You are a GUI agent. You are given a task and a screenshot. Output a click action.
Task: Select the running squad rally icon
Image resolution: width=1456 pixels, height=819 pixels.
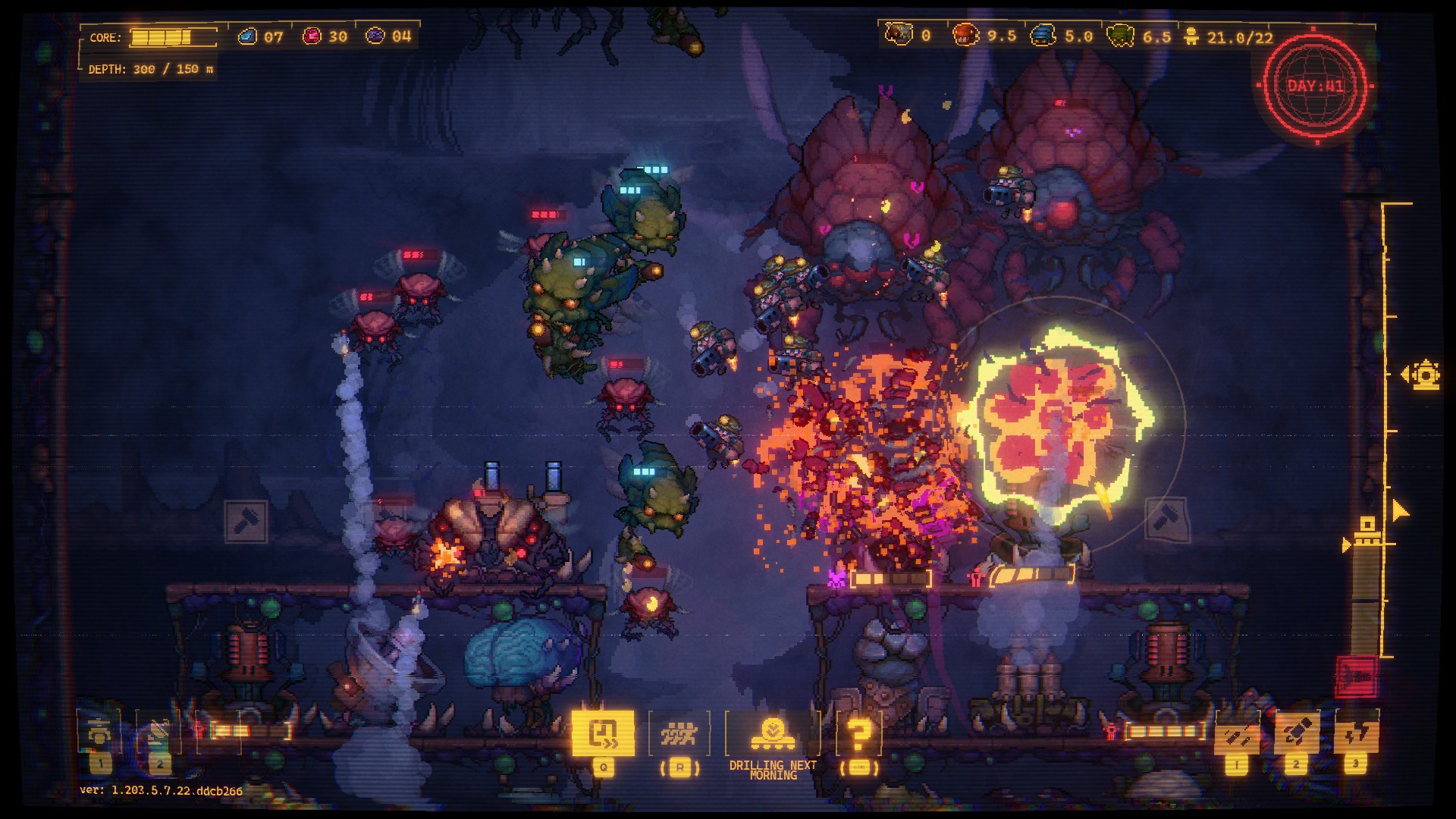[x=679, y=734]
